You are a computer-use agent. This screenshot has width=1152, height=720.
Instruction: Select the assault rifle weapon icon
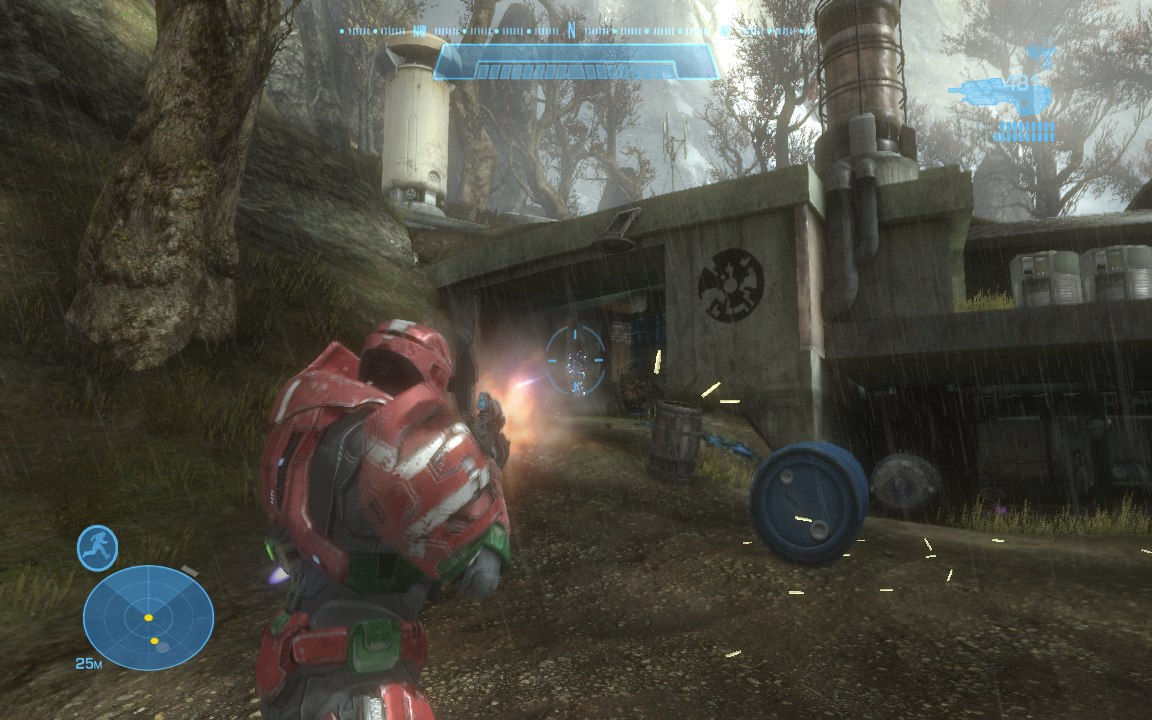pyautogui.click(x=988, y=92)
